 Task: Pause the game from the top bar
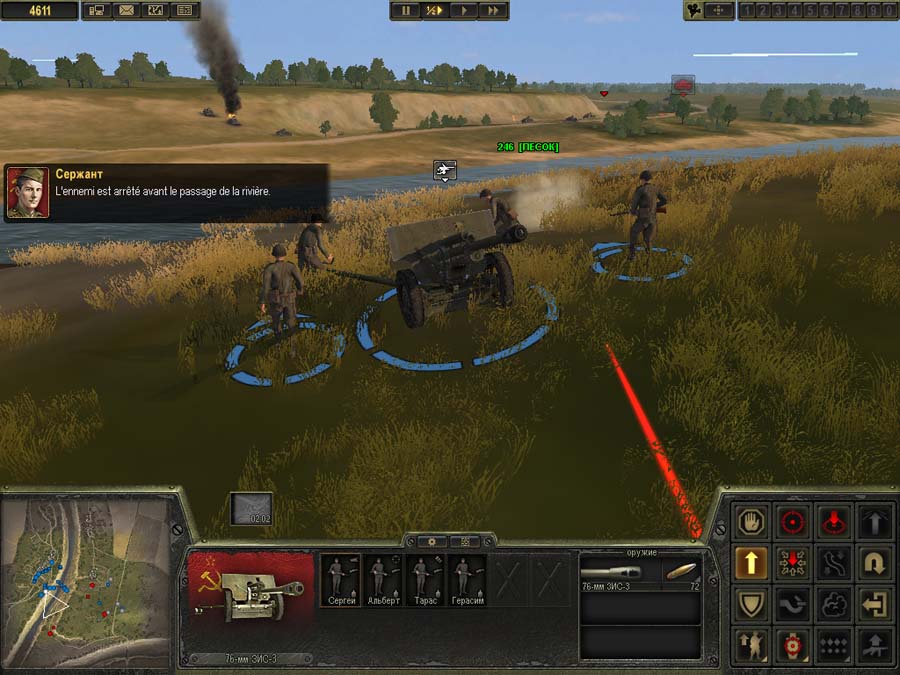405,10
